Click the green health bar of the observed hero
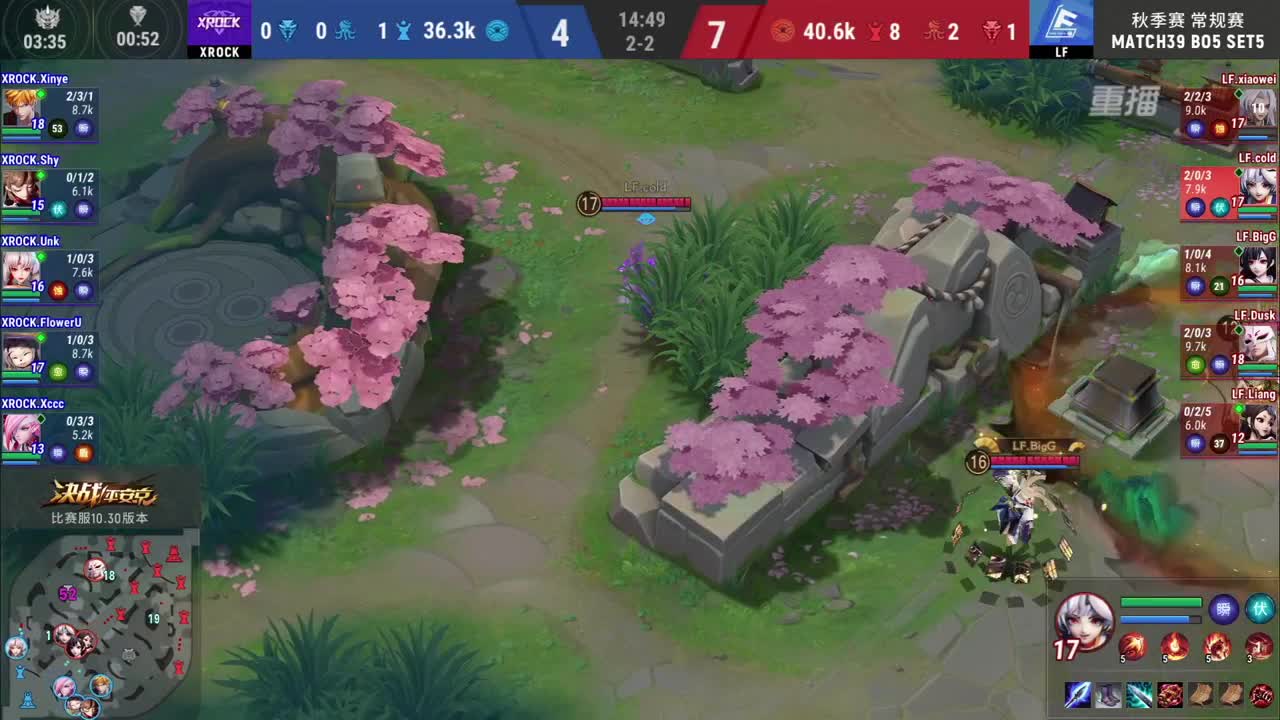This screenshot has width=1280, height=720. tap(1161, 601)
